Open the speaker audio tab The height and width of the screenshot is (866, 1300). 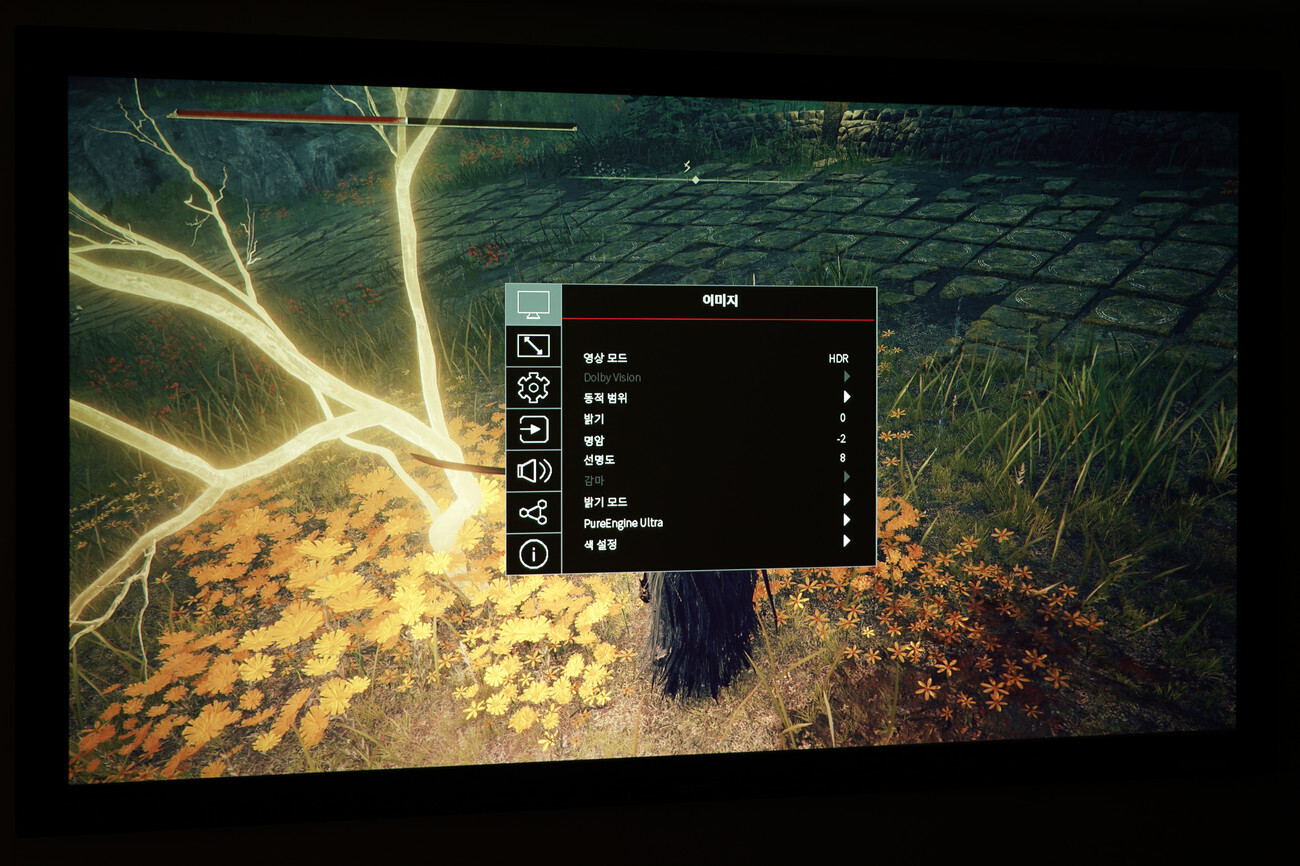point(533,471)
